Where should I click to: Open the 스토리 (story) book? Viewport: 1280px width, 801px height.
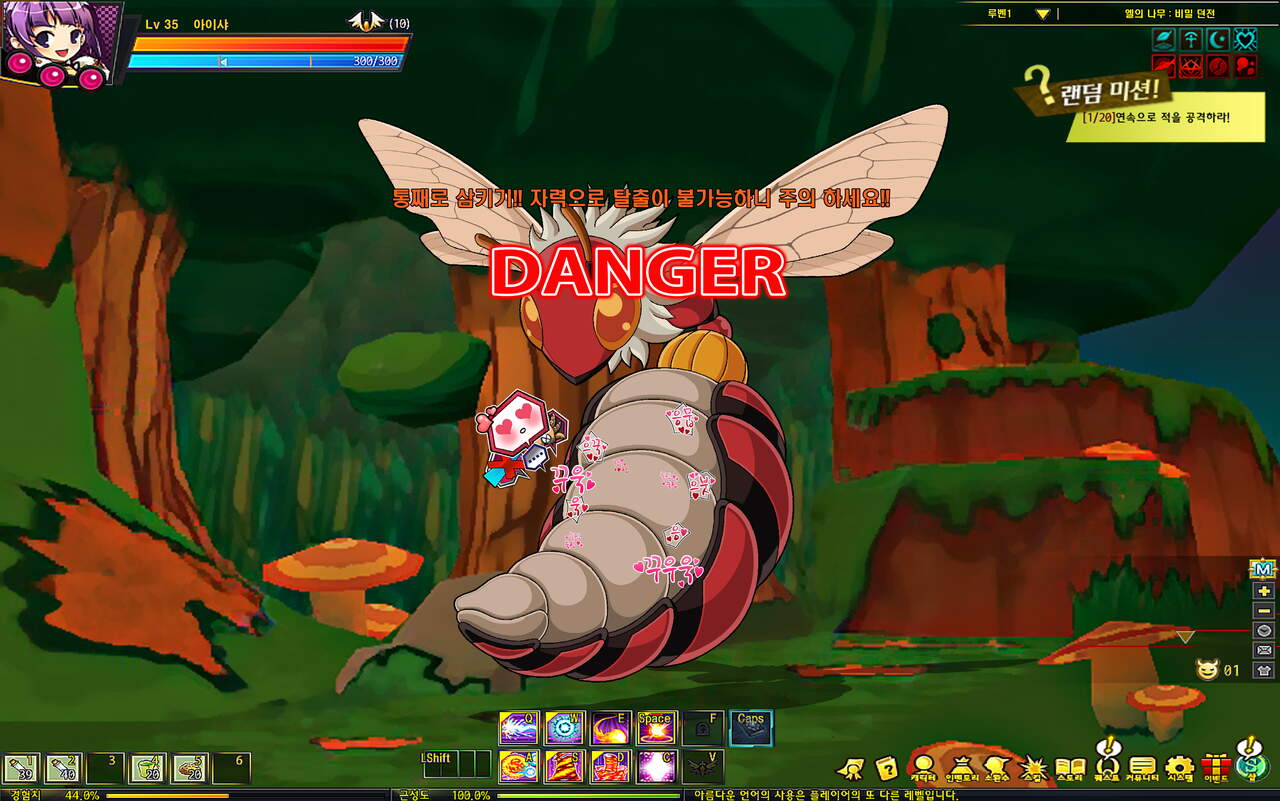point(1069,768)
